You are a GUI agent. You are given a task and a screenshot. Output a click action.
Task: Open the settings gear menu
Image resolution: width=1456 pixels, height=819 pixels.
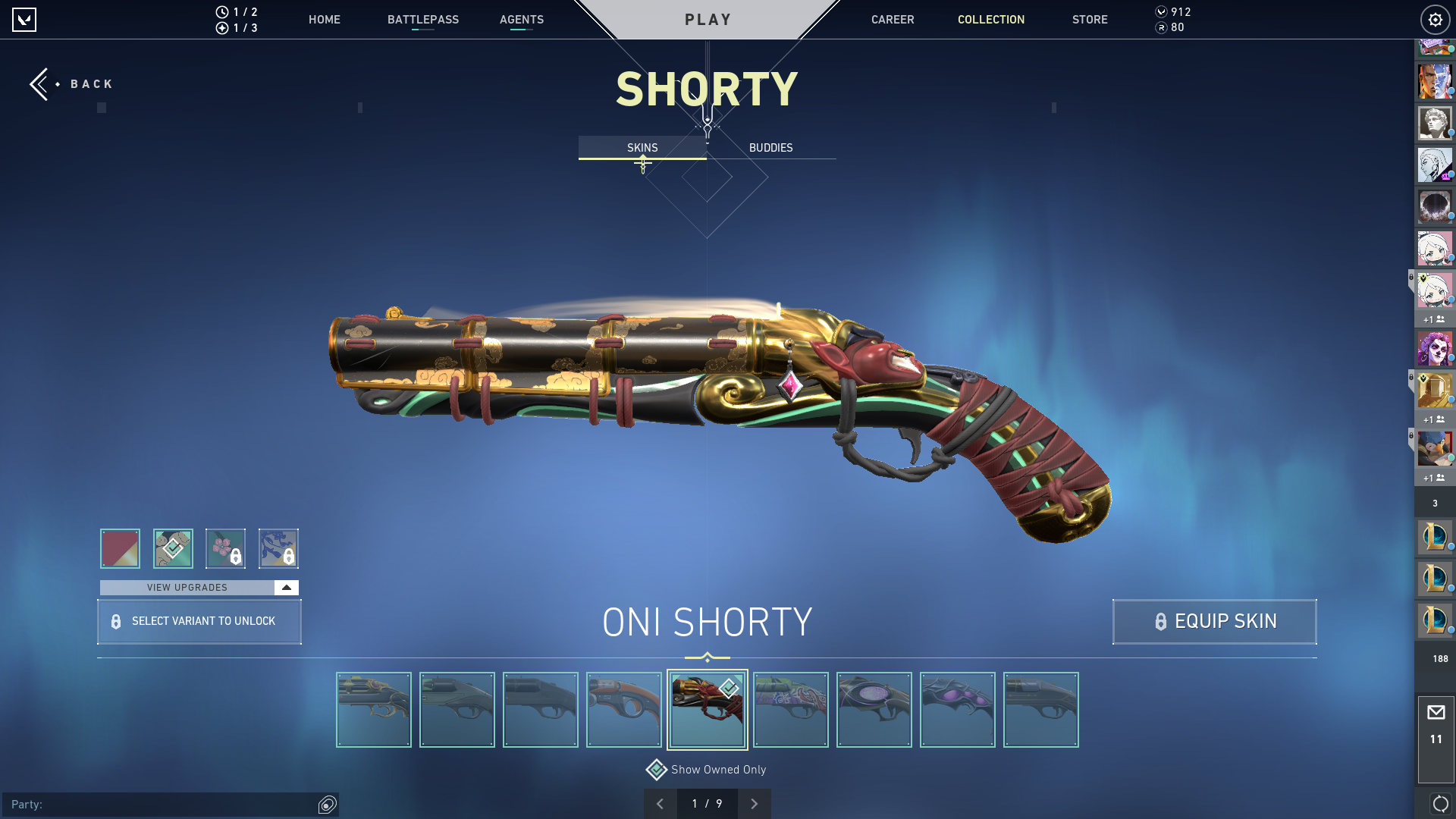point(1435,19)
